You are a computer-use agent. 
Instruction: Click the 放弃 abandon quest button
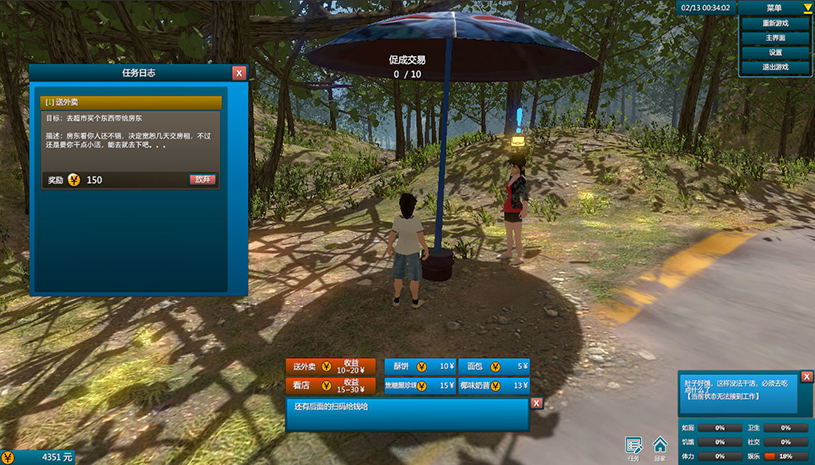(x=203, y=180)
